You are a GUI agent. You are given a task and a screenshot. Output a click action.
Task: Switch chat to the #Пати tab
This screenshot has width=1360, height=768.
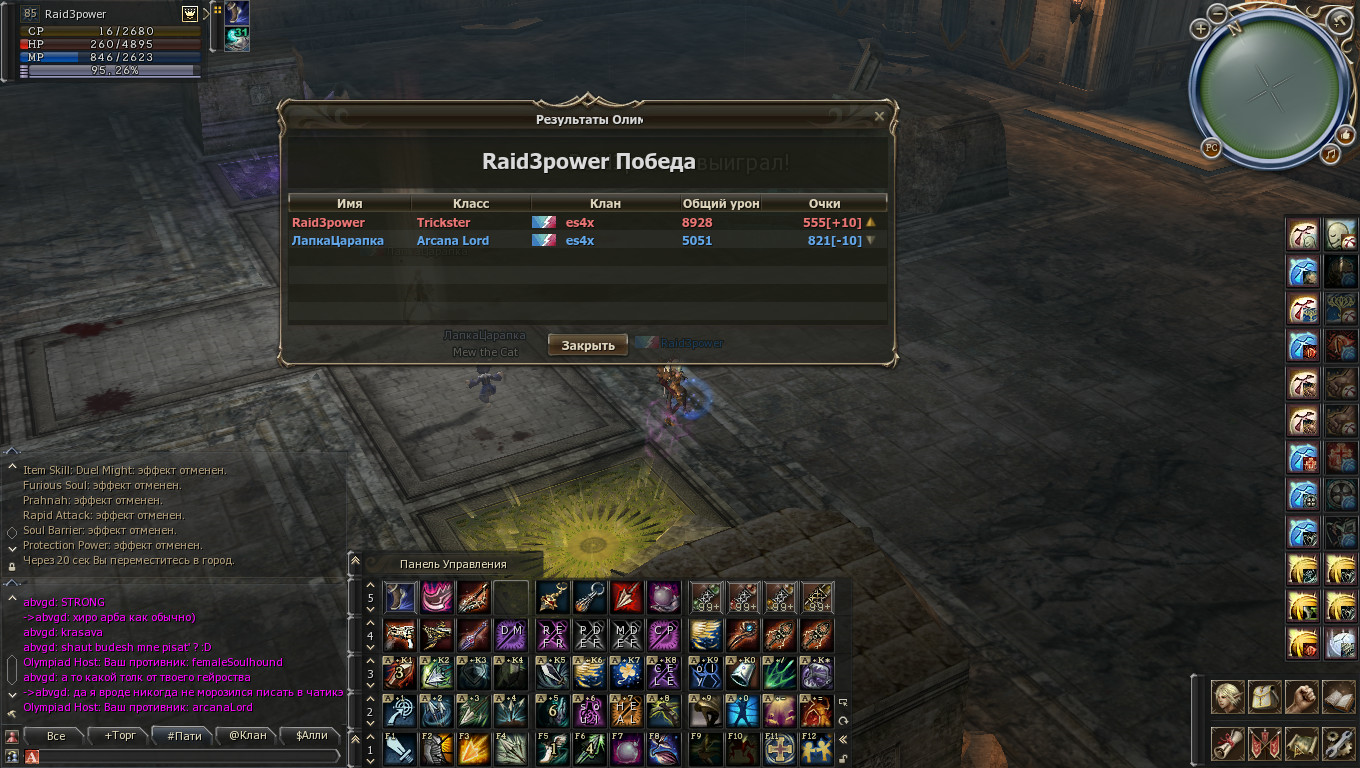click(185, 736)
